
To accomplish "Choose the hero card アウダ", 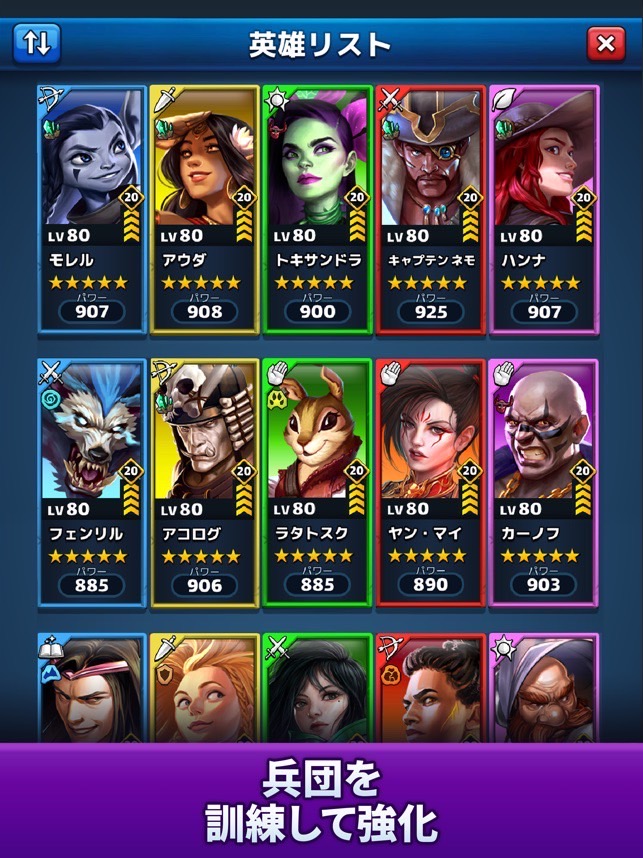I will 204,208.
